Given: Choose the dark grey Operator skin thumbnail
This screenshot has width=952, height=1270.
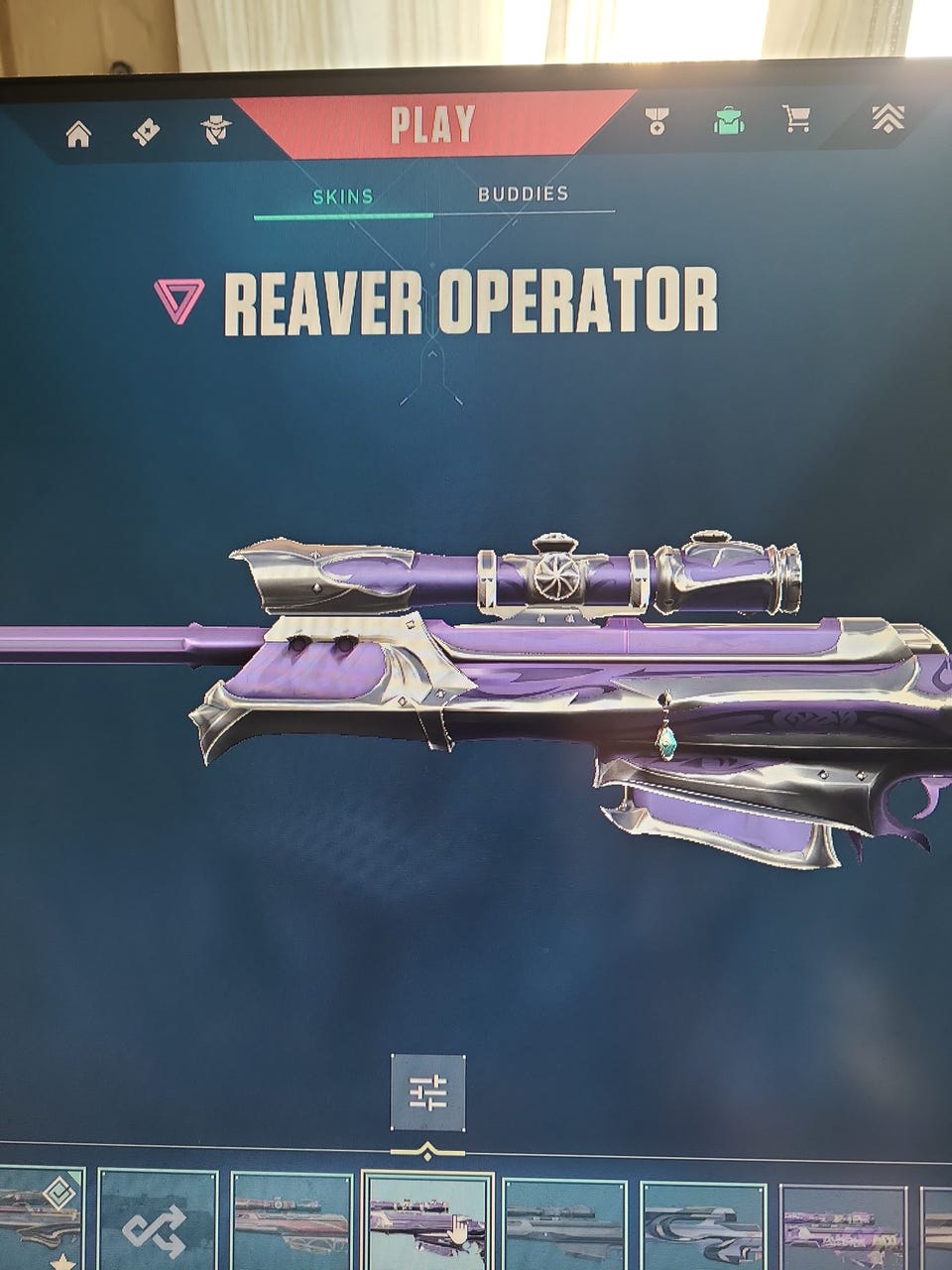Looking at the screenshot, I should click(x=564, y=1224).
